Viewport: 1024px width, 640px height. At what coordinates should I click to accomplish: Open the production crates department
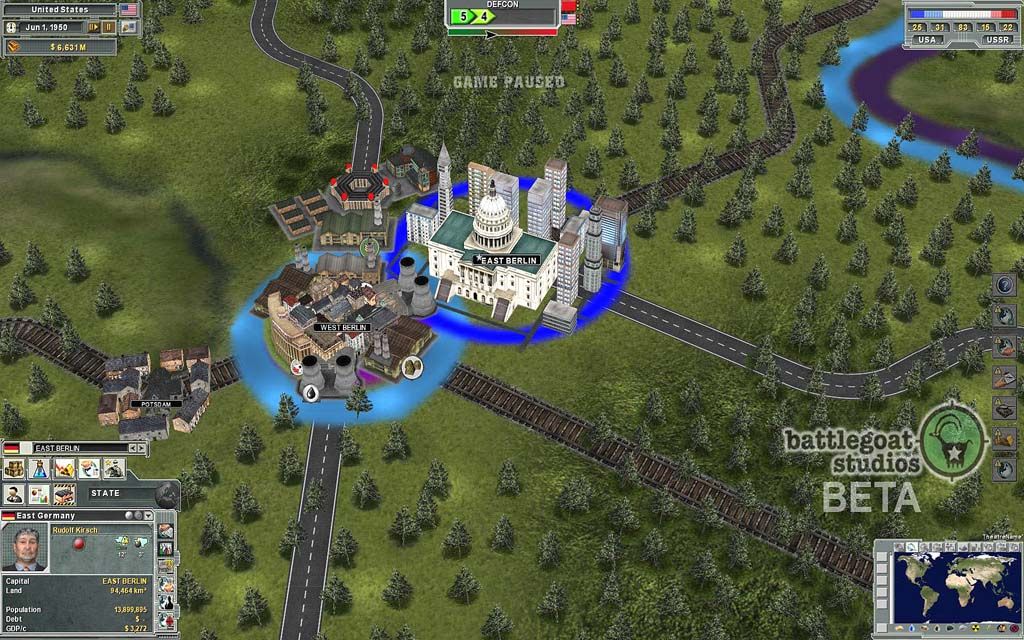pos(15,468)
